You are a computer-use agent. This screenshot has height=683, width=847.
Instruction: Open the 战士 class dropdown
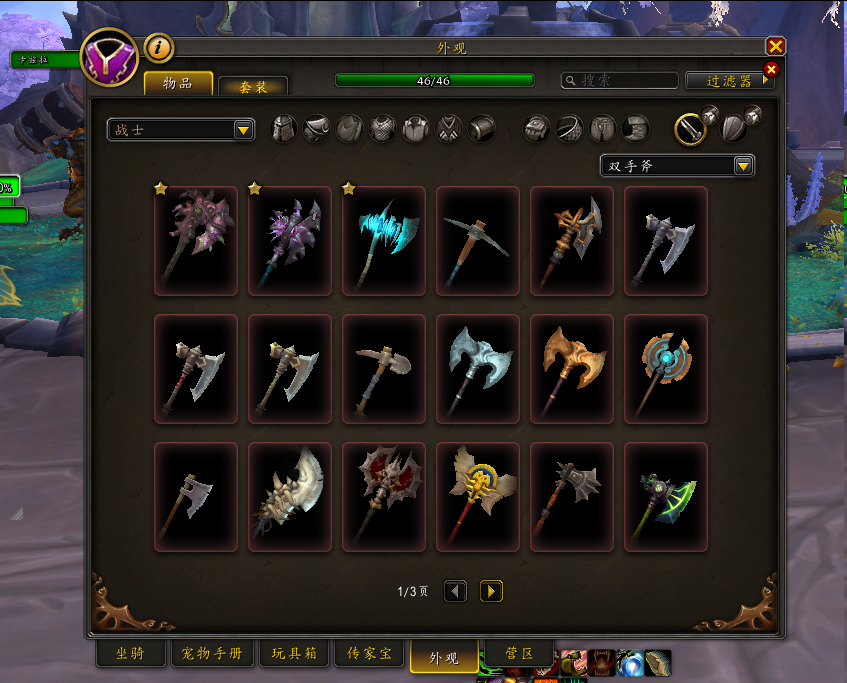pos(181,130)
